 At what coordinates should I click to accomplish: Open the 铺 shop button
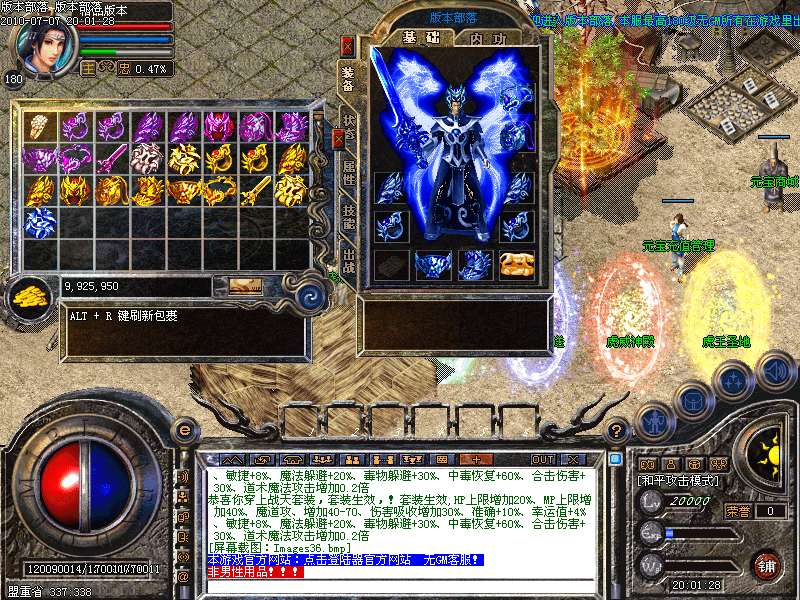pos(767,565)
